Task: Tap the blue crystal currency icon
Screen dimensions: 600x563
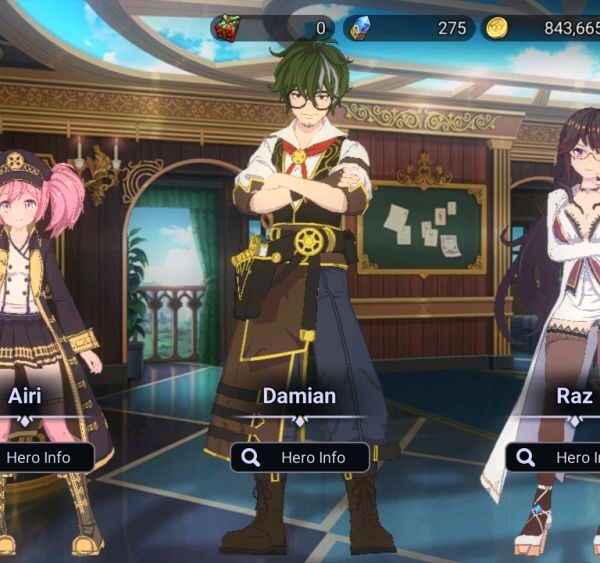Action: 358,28
